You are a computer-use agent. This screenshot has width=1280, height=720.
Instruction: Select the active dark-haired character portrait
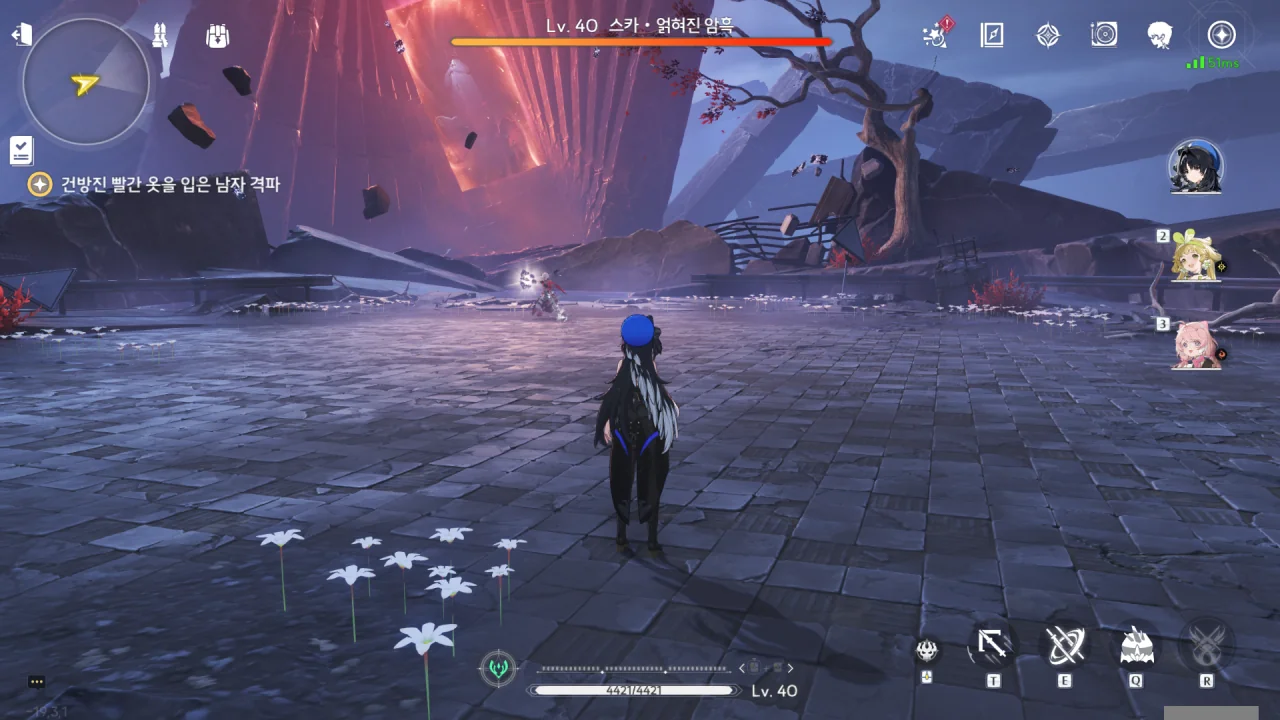1196,167
